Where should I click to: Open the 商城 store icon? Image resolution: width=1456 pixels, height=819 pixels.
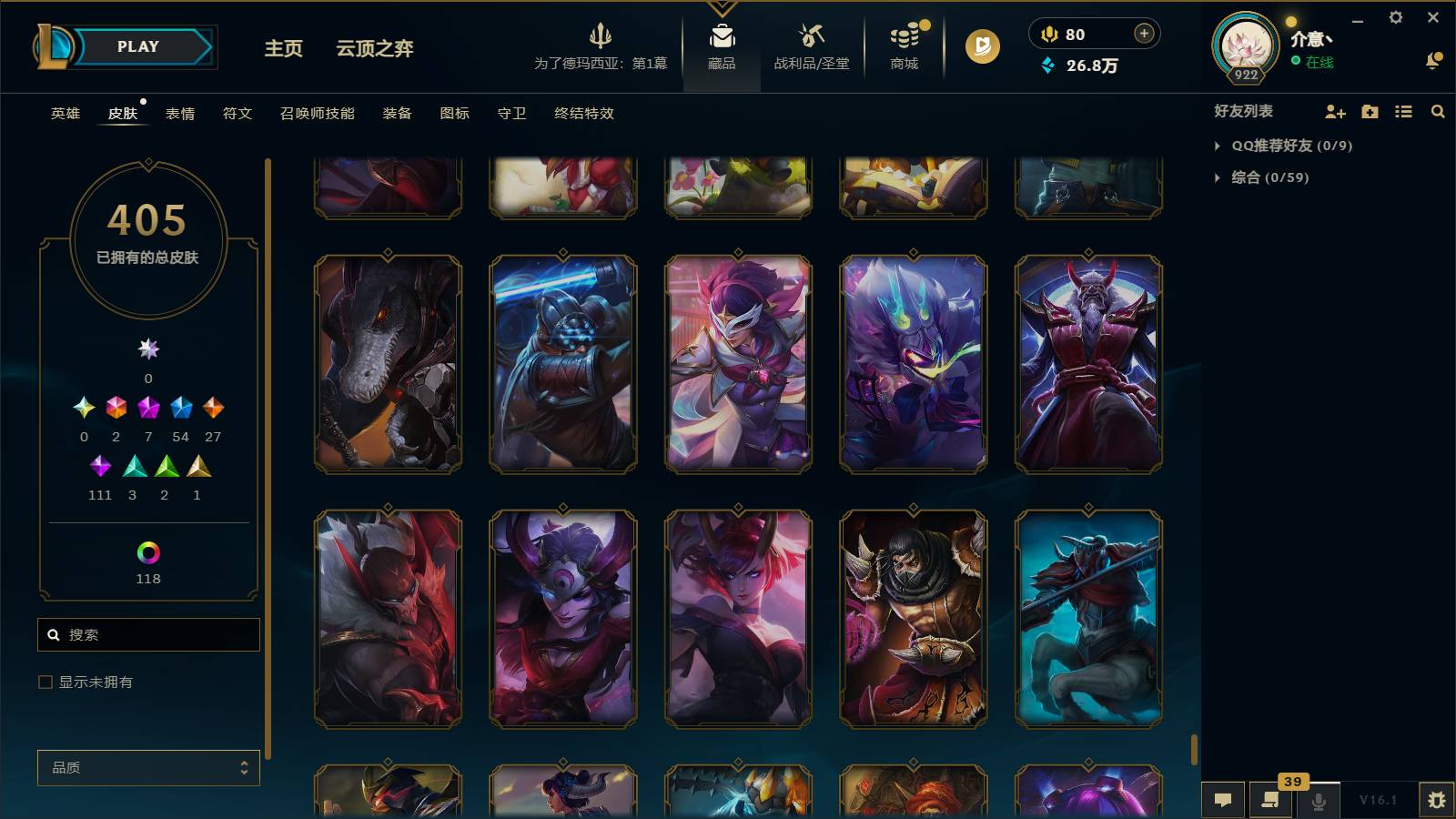902,38
